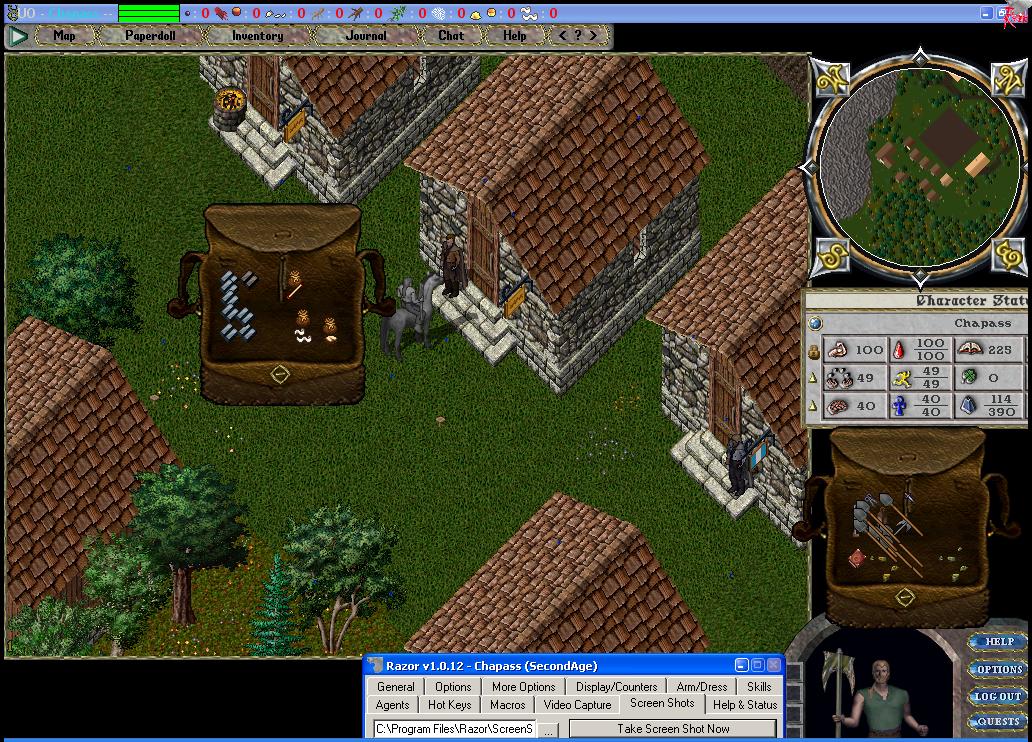Open the Inventory menu button
This screenshot has height=742, width=1032.
coord(257,35)
